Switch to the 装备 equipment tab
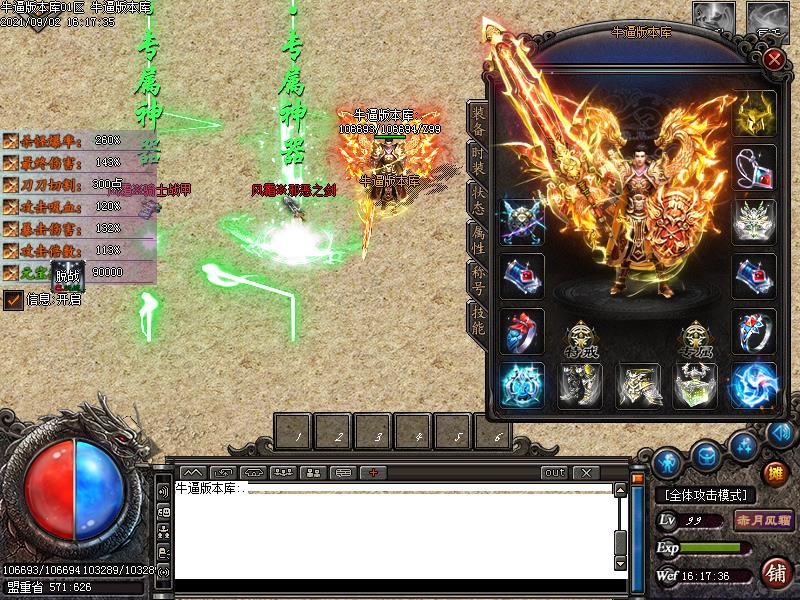This screenshot has height=600, width=800. click(478, 118)
